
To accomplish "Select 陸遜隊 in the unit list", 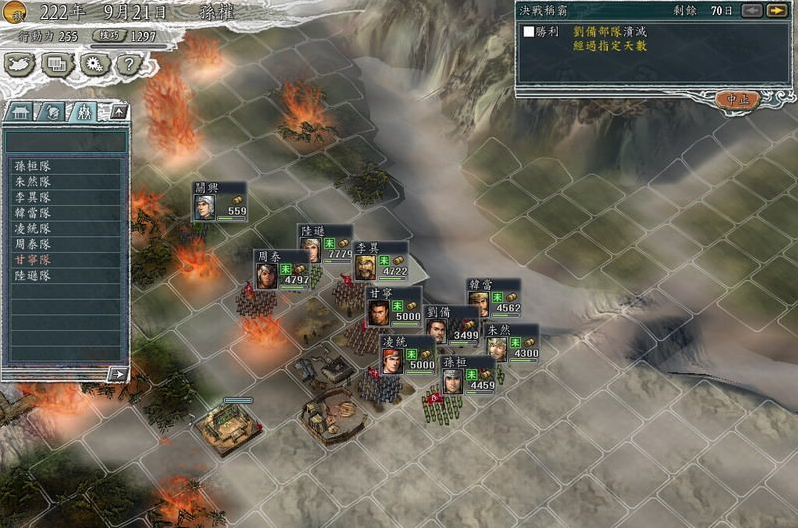I will (x=33, y=275).
